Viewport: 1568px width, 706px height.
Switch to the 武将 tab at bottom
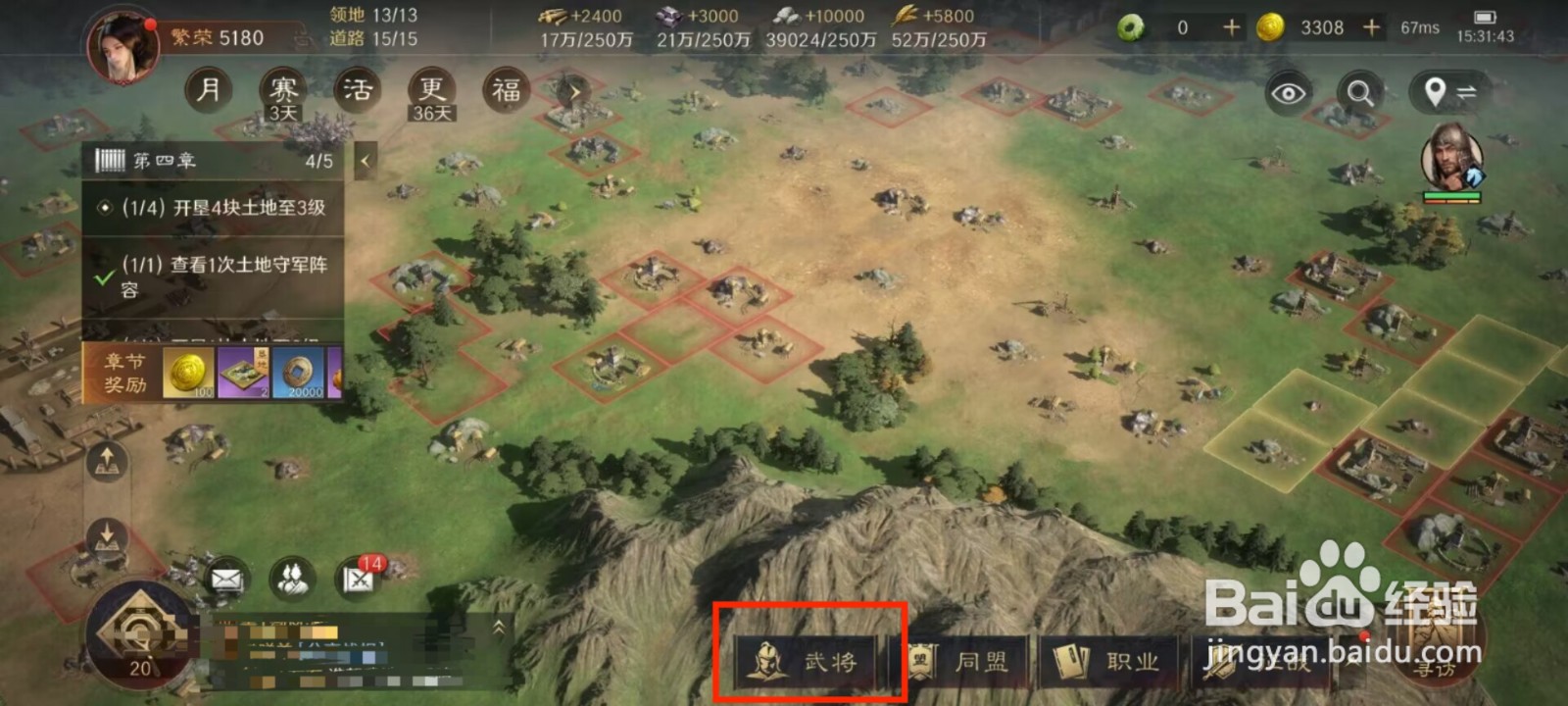click(804, 662)
